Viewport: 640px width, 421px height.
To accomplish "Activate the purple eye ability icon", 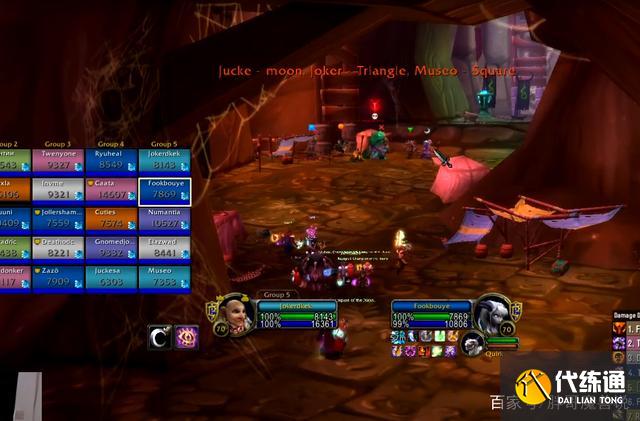I will click(x=187, y=337).
